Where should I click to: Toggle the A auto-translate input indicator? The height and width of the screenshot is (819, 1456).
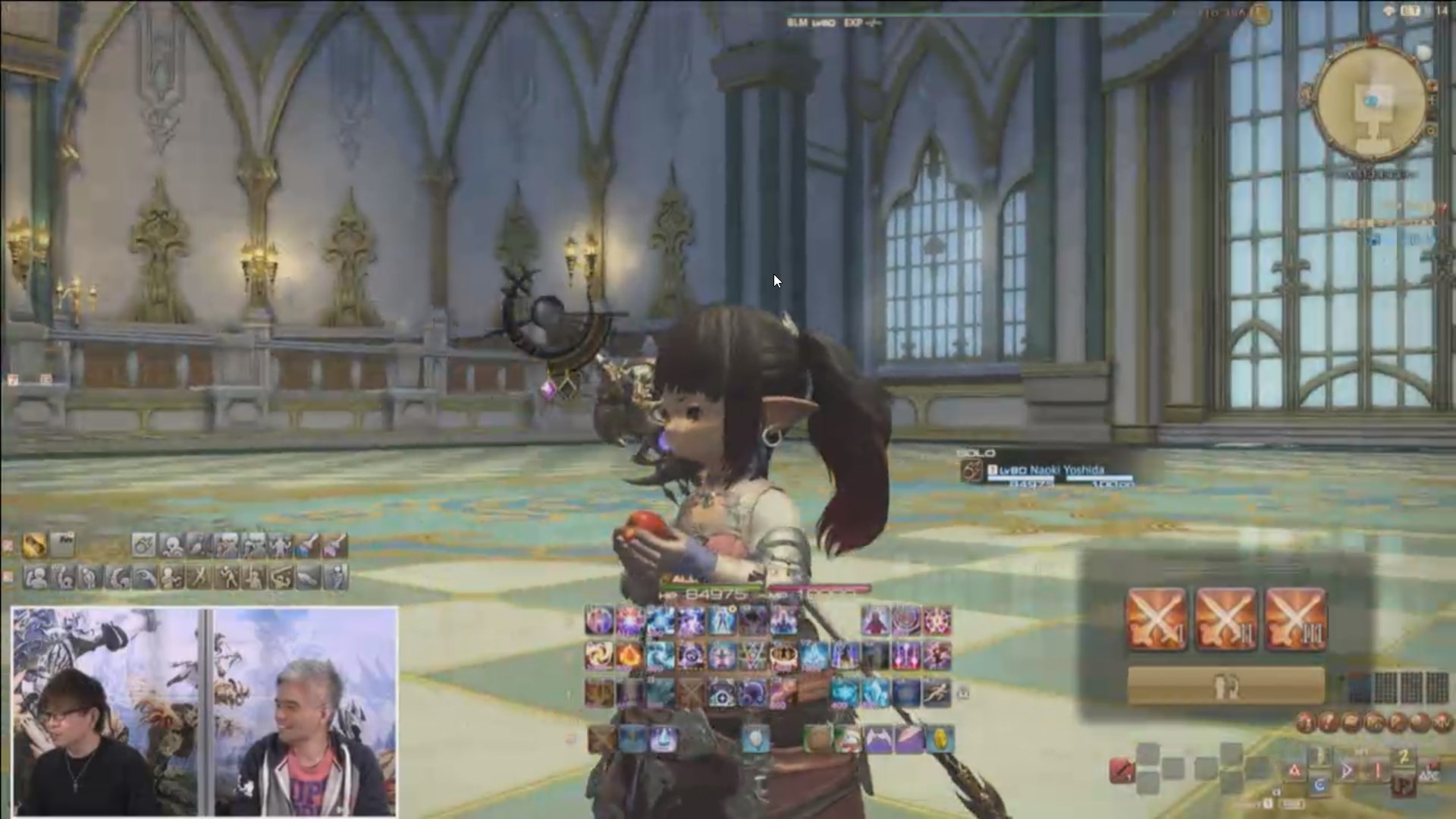[x=1294, y=768]
